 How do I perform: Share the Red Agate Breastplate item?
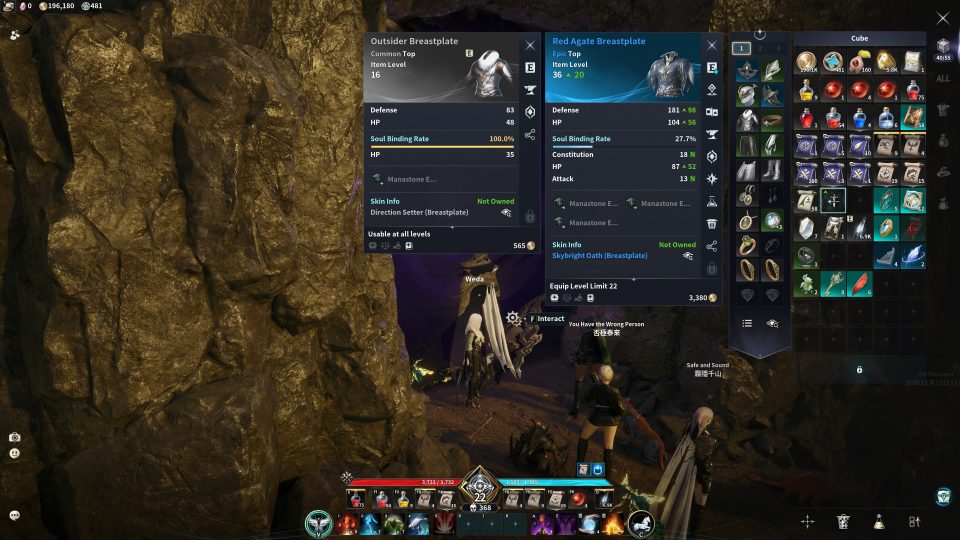click(x=712, y=246)
